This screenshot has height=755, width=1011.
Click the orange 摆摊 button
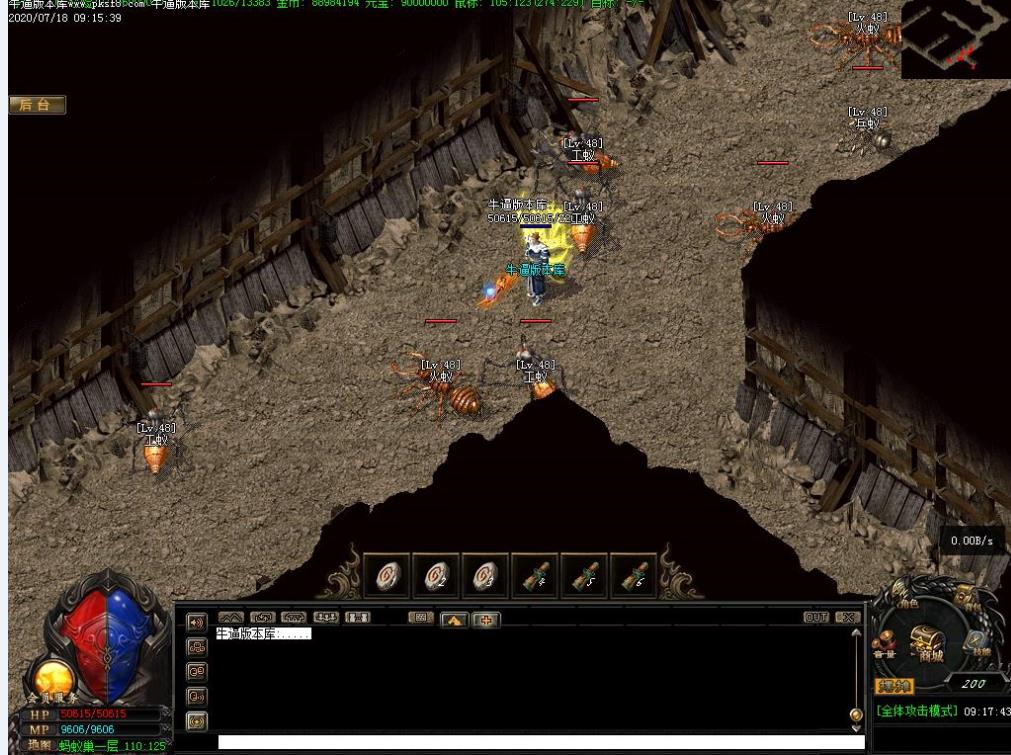click(894, 686)
